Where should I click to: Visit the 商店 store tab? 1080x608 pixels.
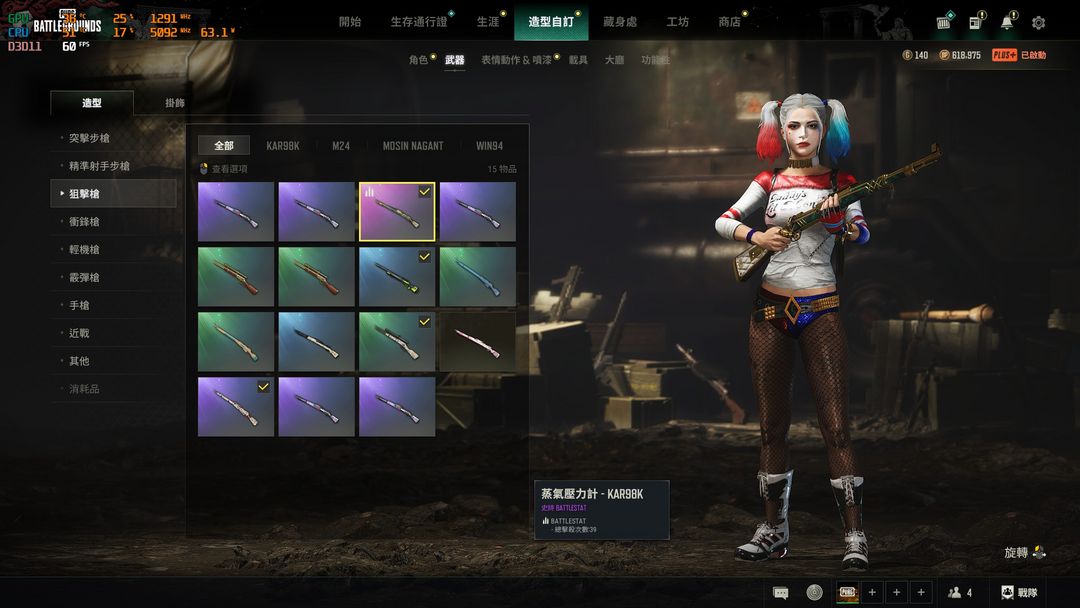point(729,22)
